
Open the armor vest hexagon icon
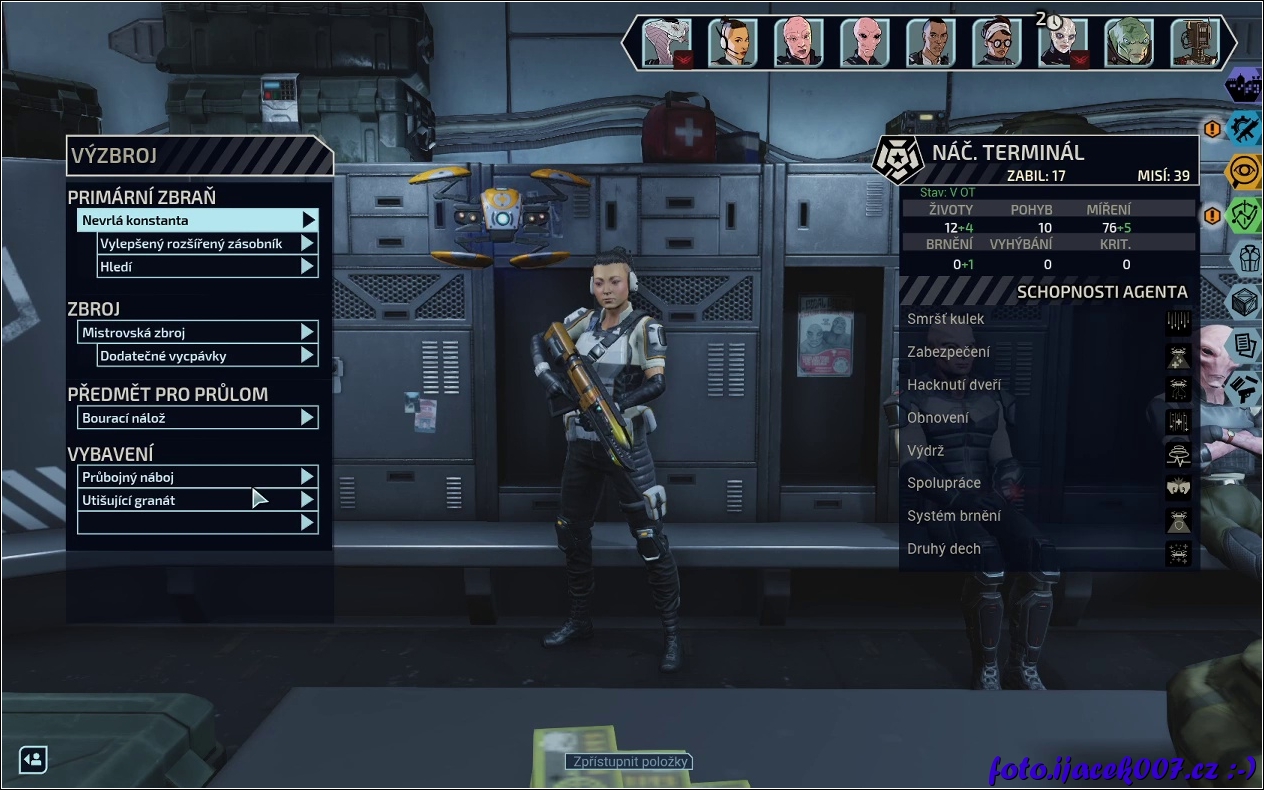click(x=1244, y=258)
